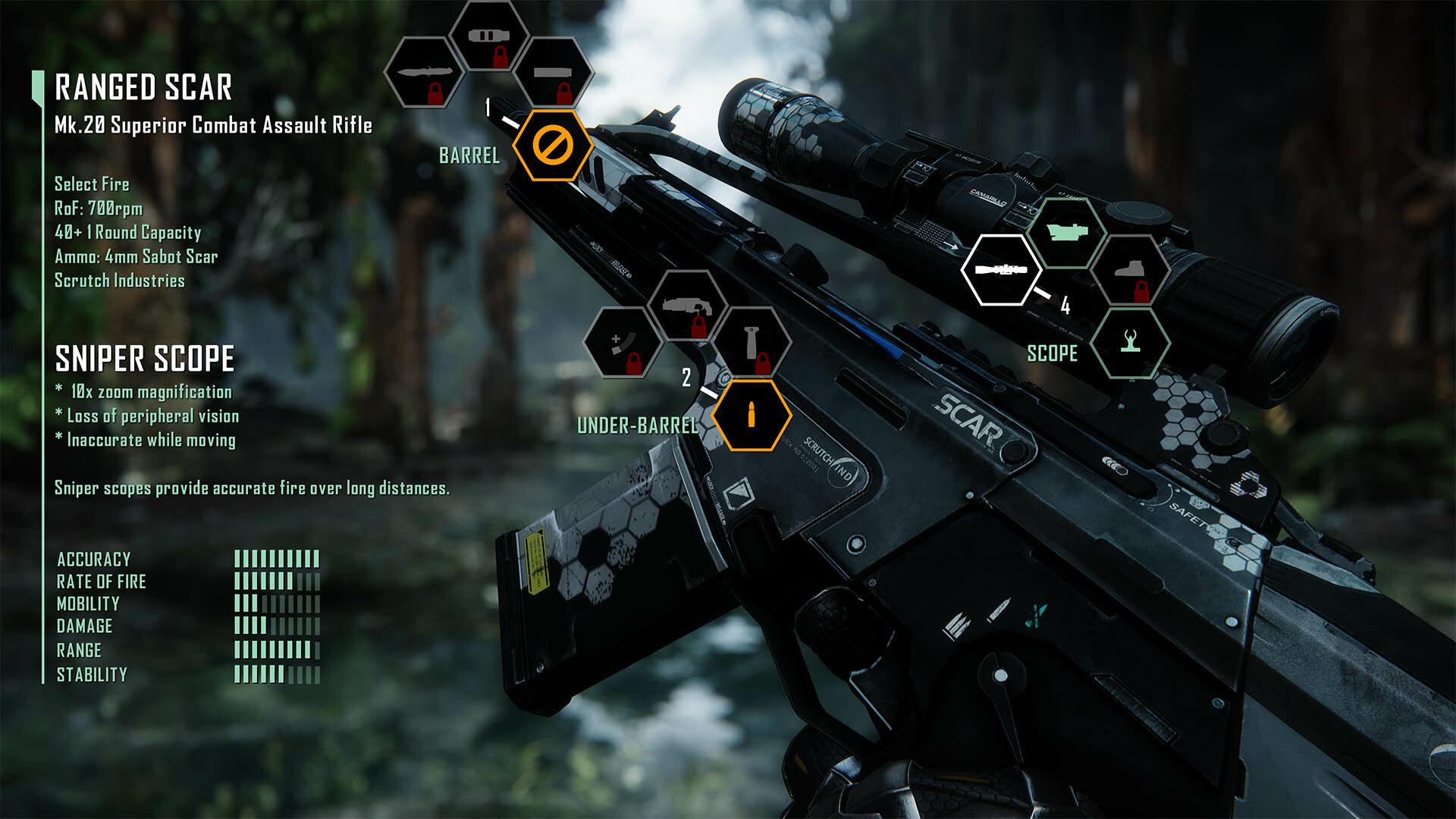The height and width of the screenshot is (819, 1456).
Task: Select the no-barrel-attachment hexagon
Action: (553, 145)
